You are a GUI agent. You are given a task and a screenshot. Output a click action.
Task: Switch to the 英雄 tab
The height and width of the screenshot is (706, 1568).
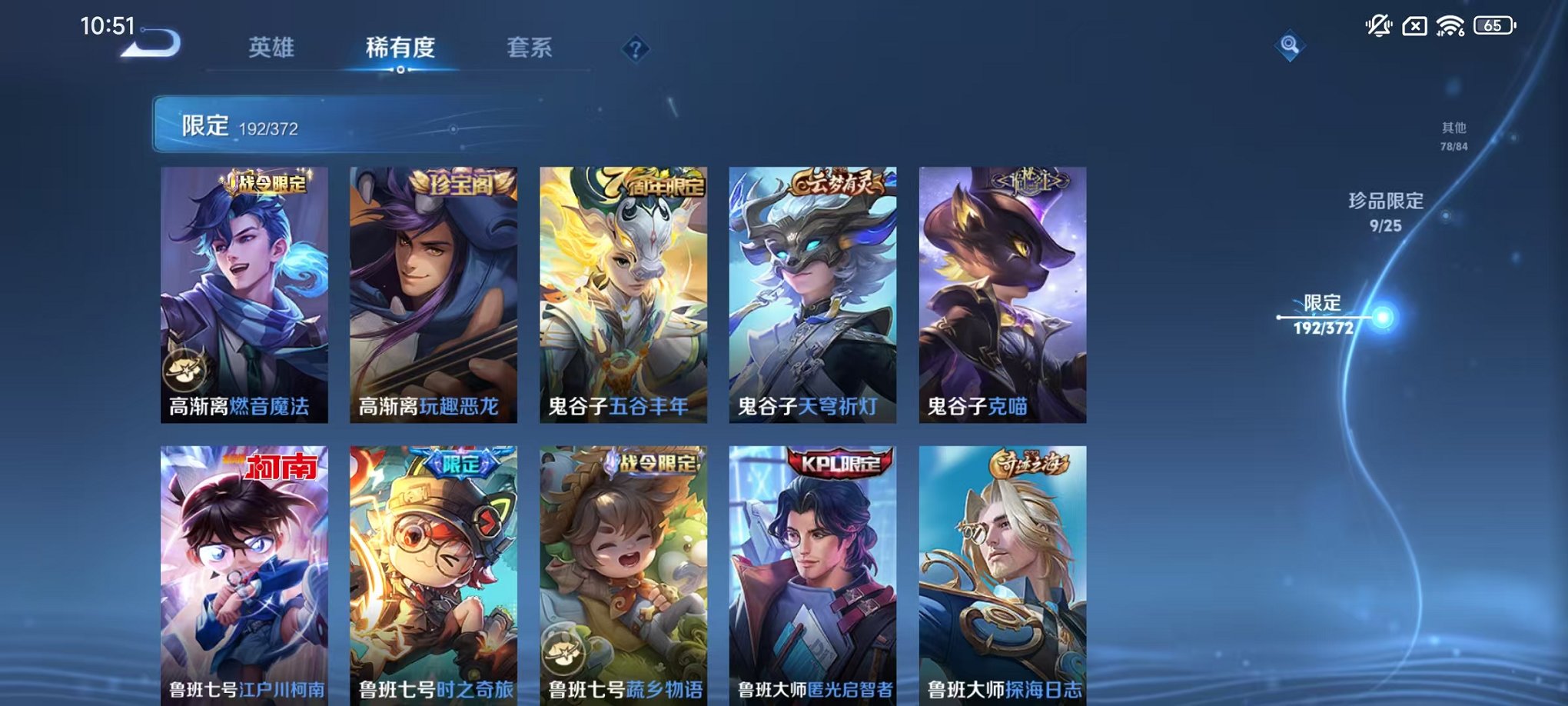tap(271, 46)
